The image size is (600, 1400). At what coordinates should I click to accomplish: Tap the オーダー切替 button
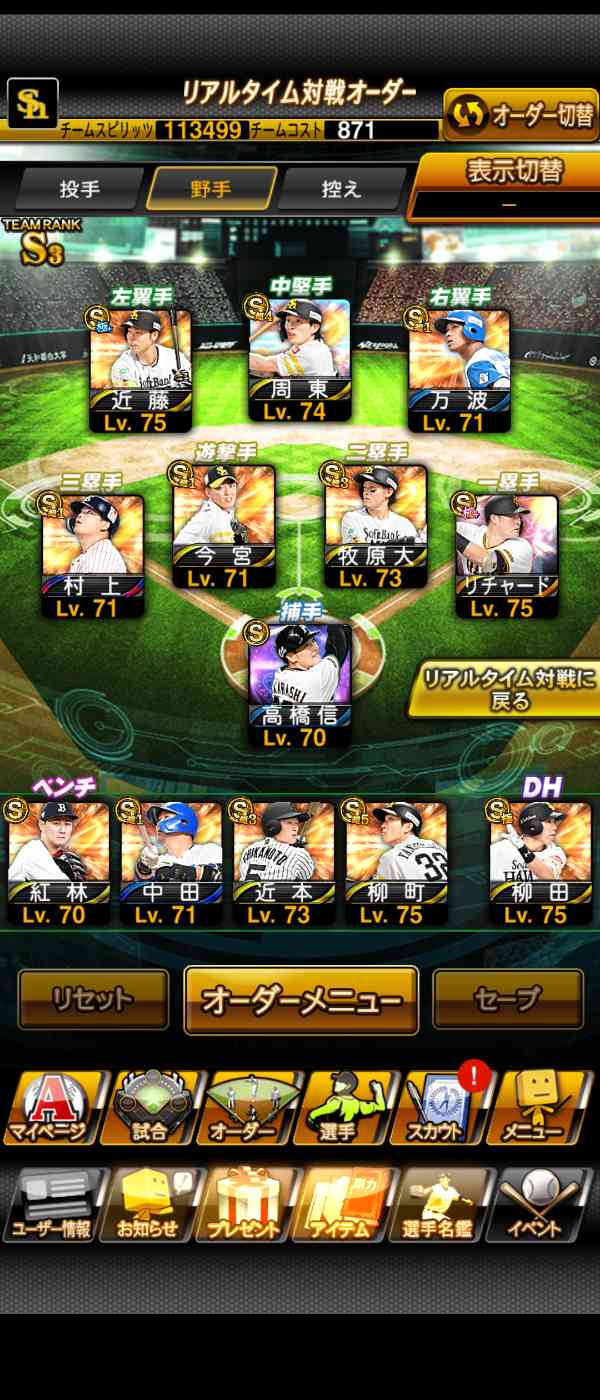click(521, 116)
